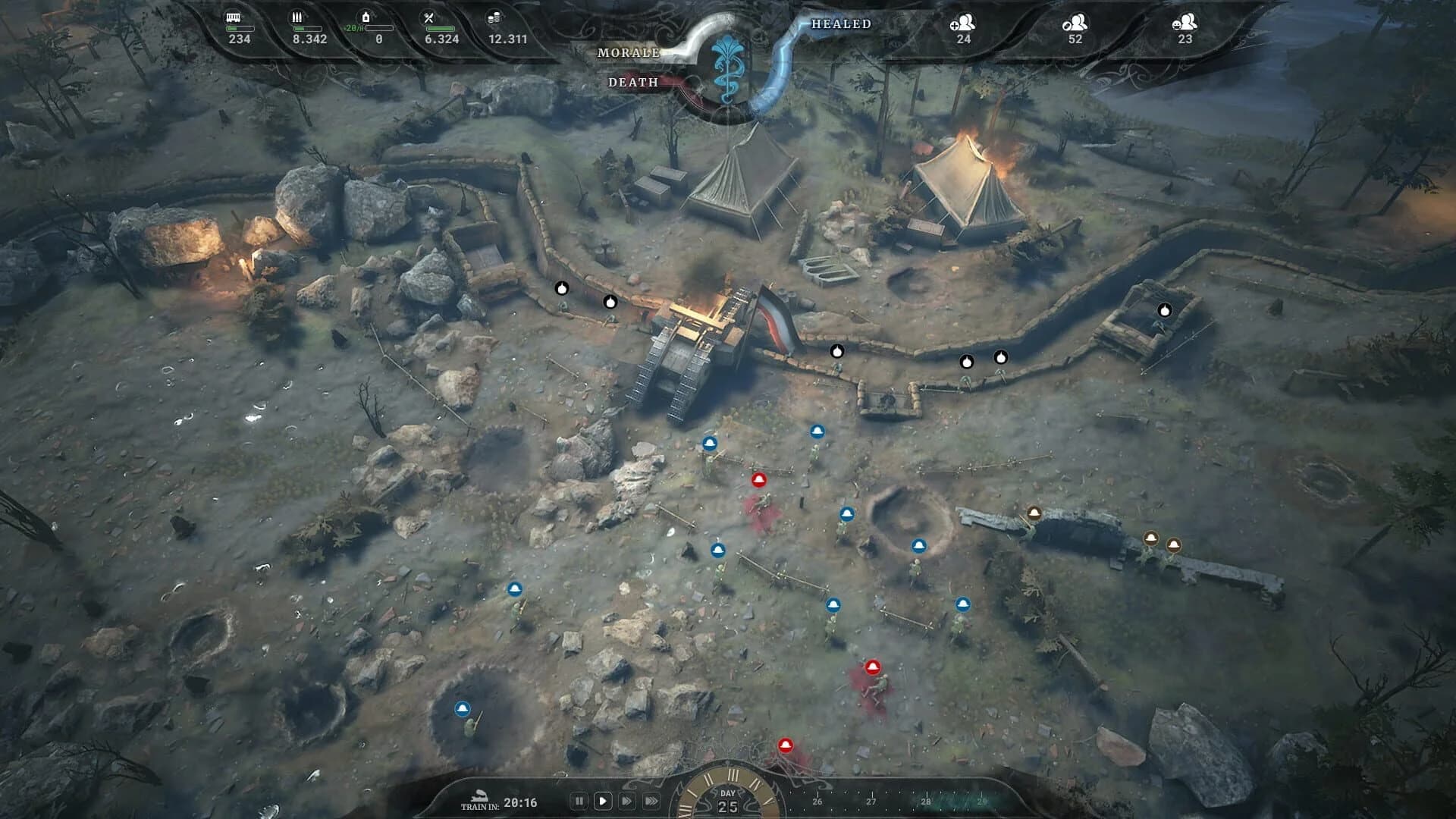Click the coins icon showing 12.311

[x=494, y=17]
